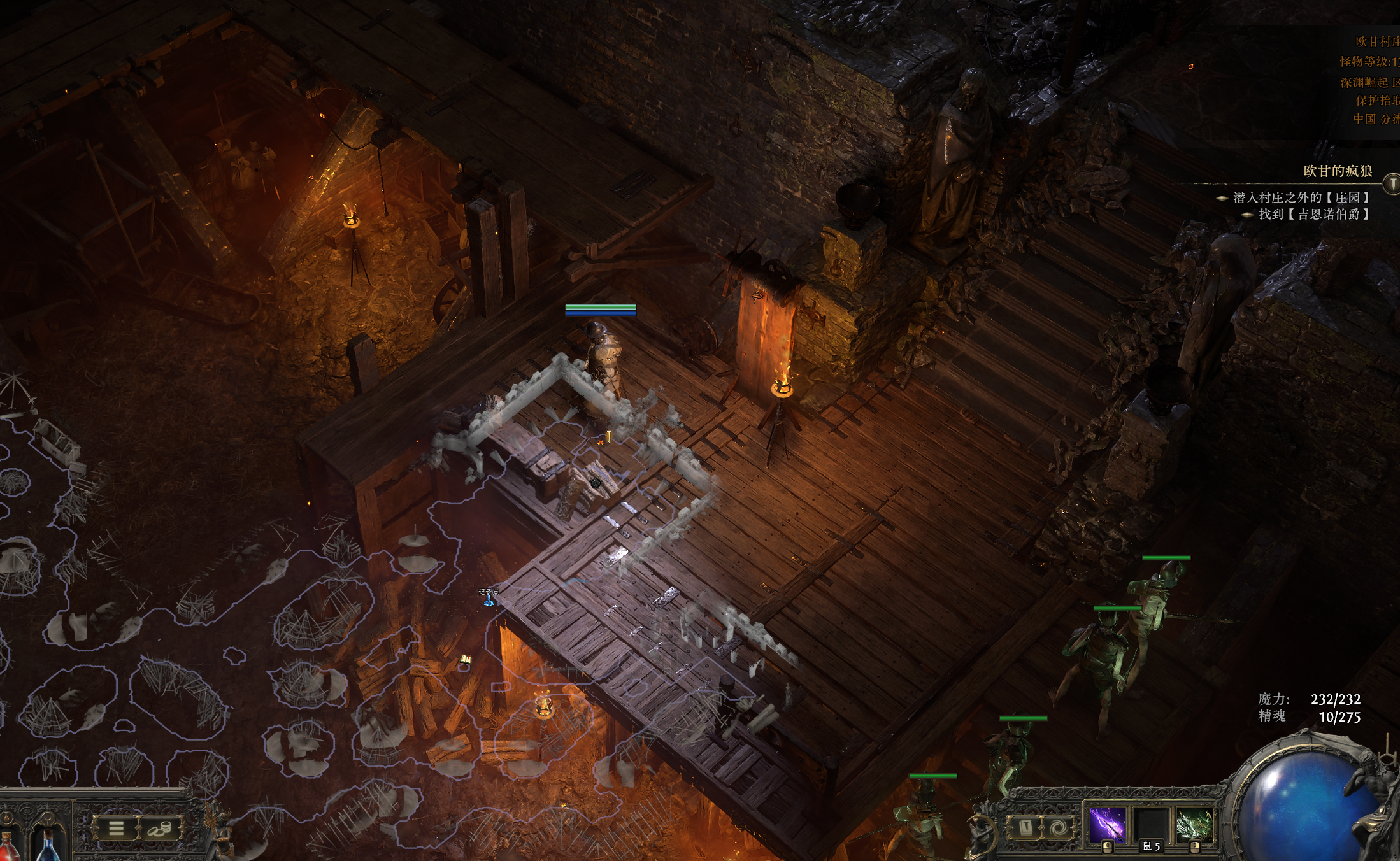Click the spiral swirl icon button
The height and width of the screenshot is (861, 1400).
point(1059,827)
